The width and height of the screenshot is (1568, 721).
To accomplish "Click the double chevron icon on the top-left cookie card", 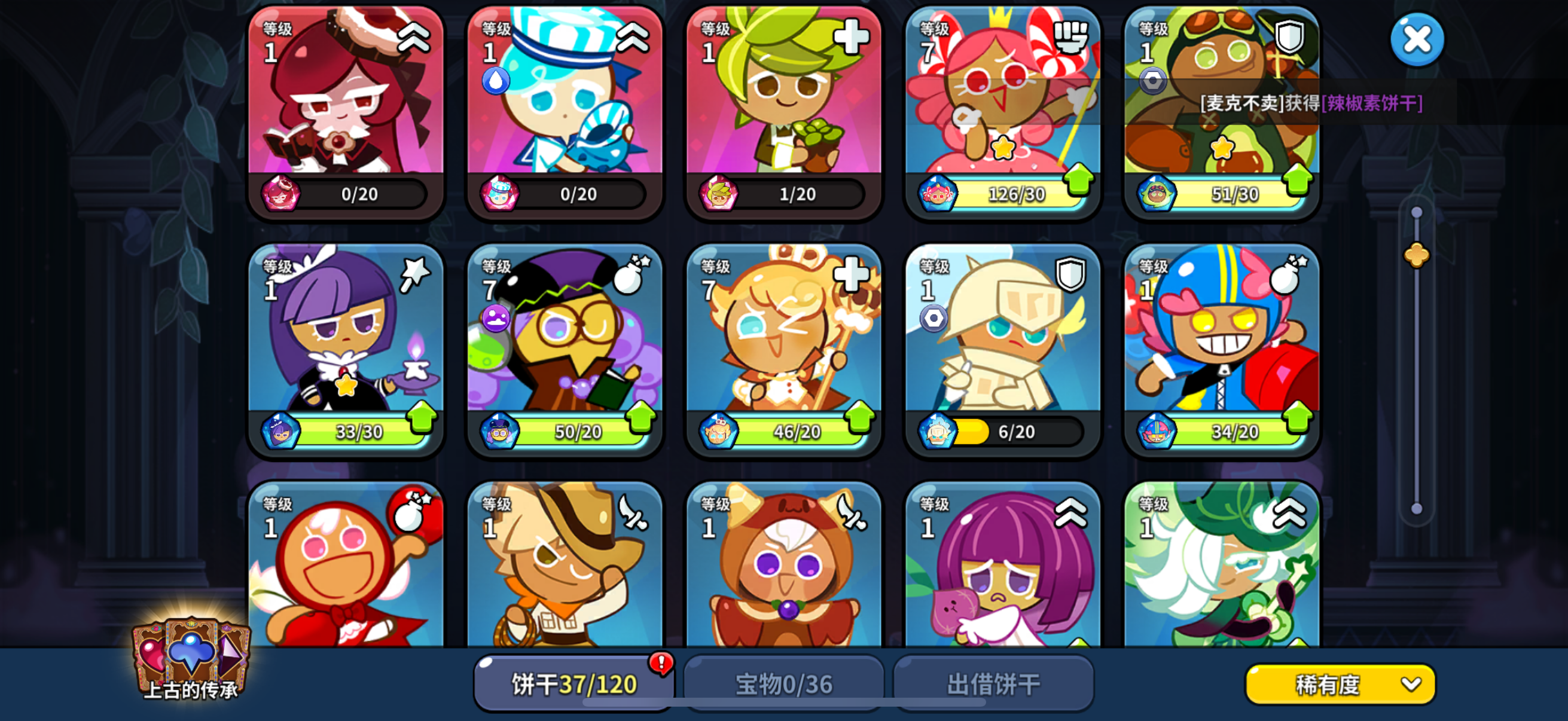I will pyautogui.click(x=413, y=38).
